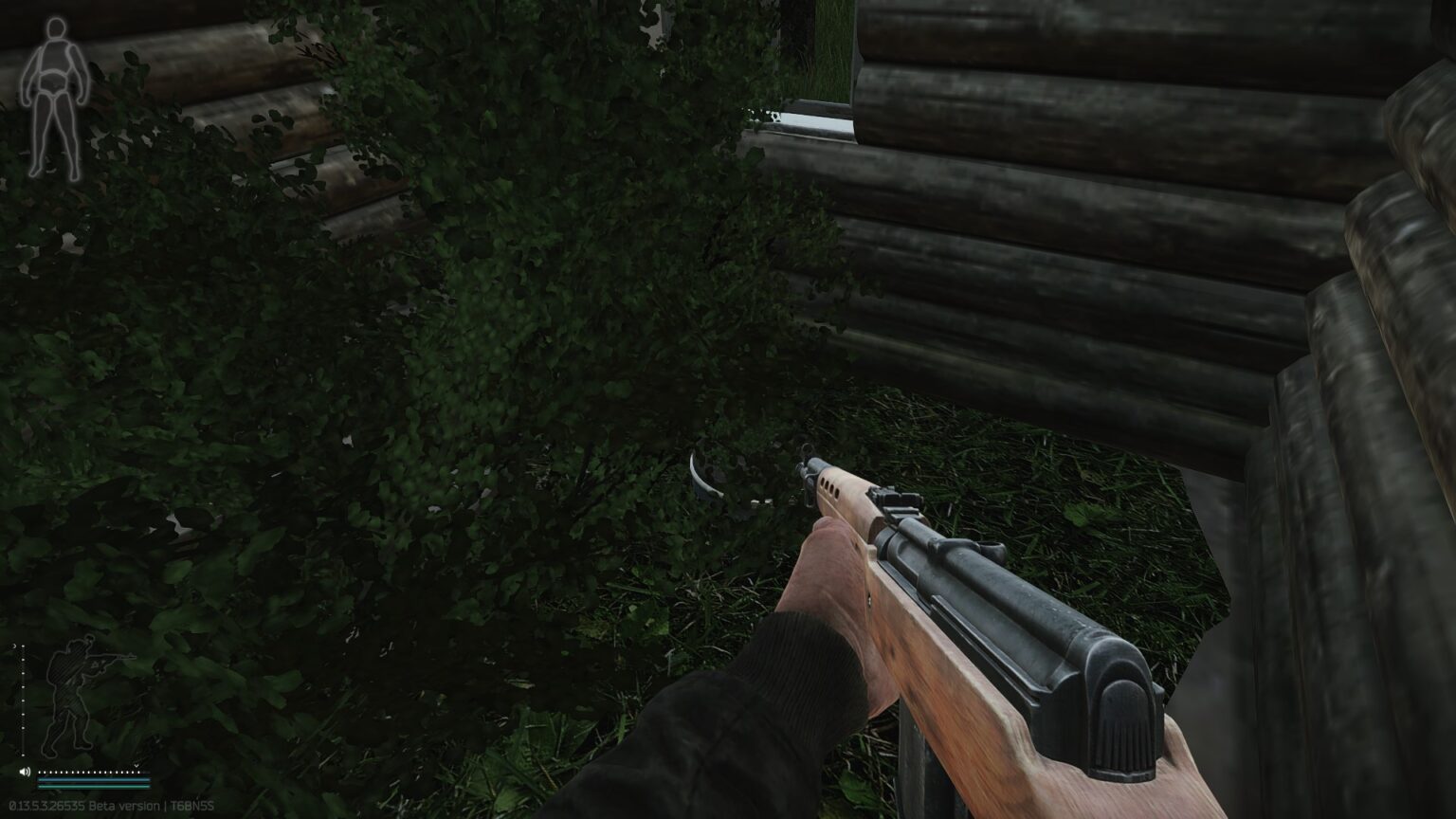Screen dimensions: 1456x819
Task: Toggle the bottom dot on the stance ladder
Action: pyautogui.click(x=23, y=755)
